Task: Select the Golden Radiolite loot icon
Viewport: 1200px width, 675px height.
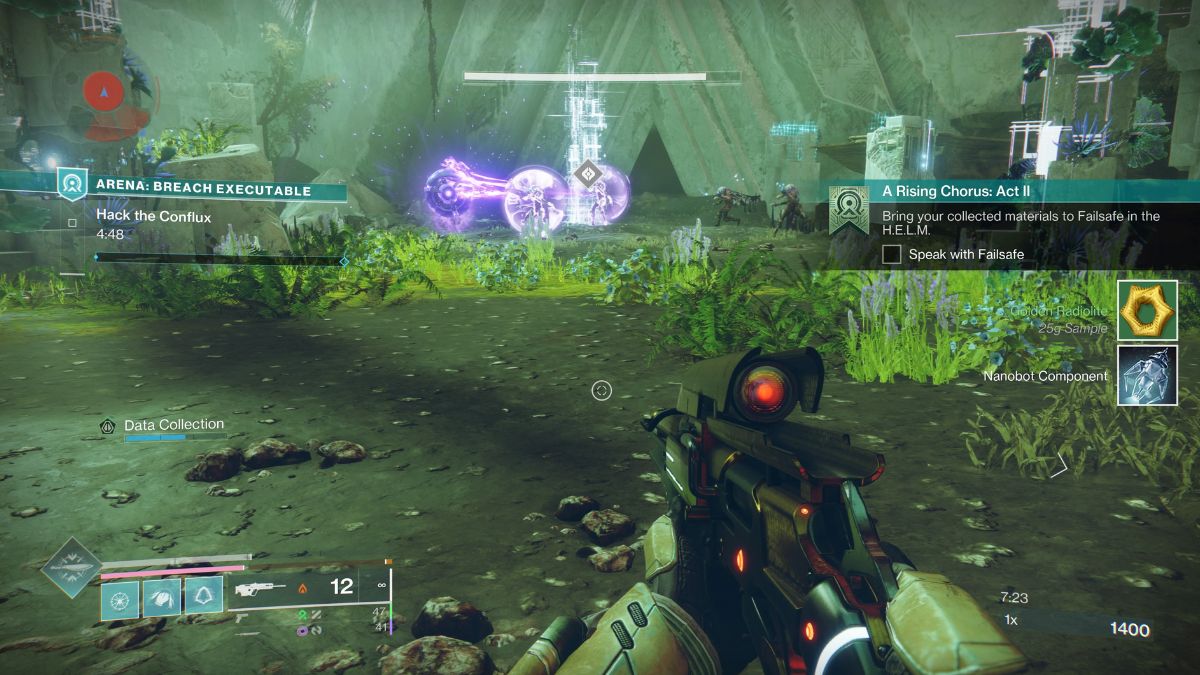Action: click(x=1147, y=310)
